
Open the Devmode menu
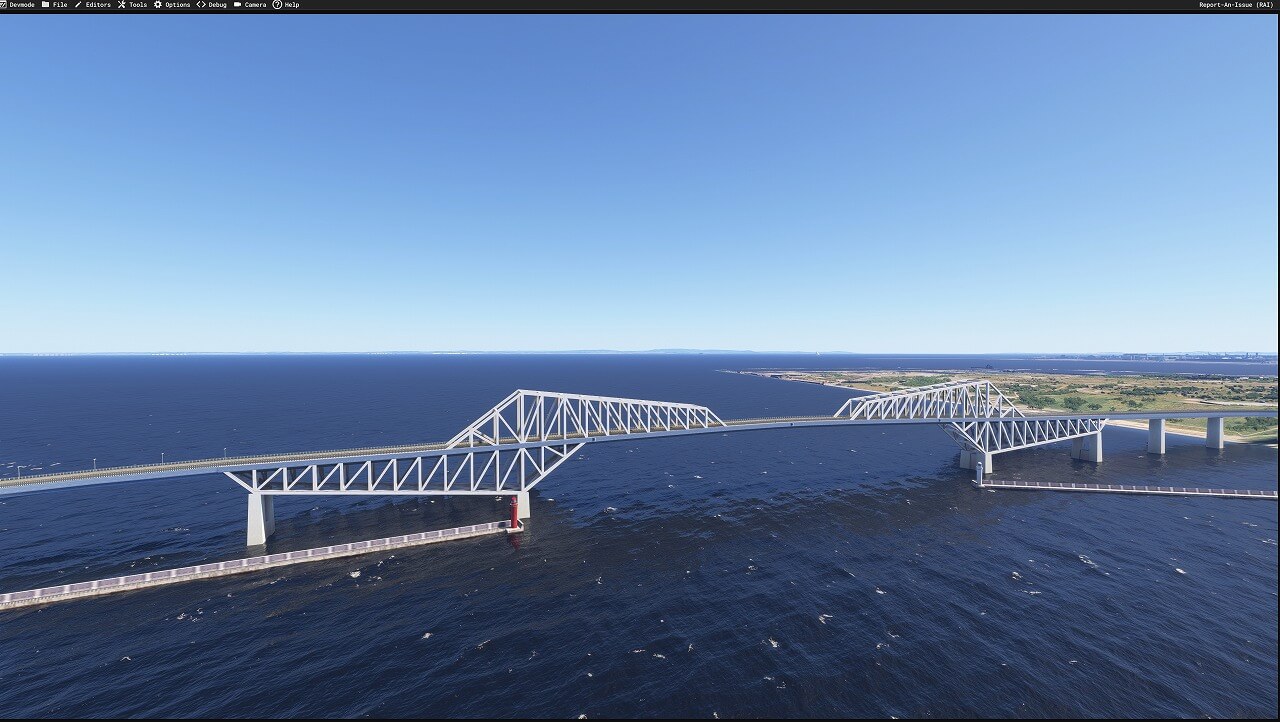pos(21,5)
